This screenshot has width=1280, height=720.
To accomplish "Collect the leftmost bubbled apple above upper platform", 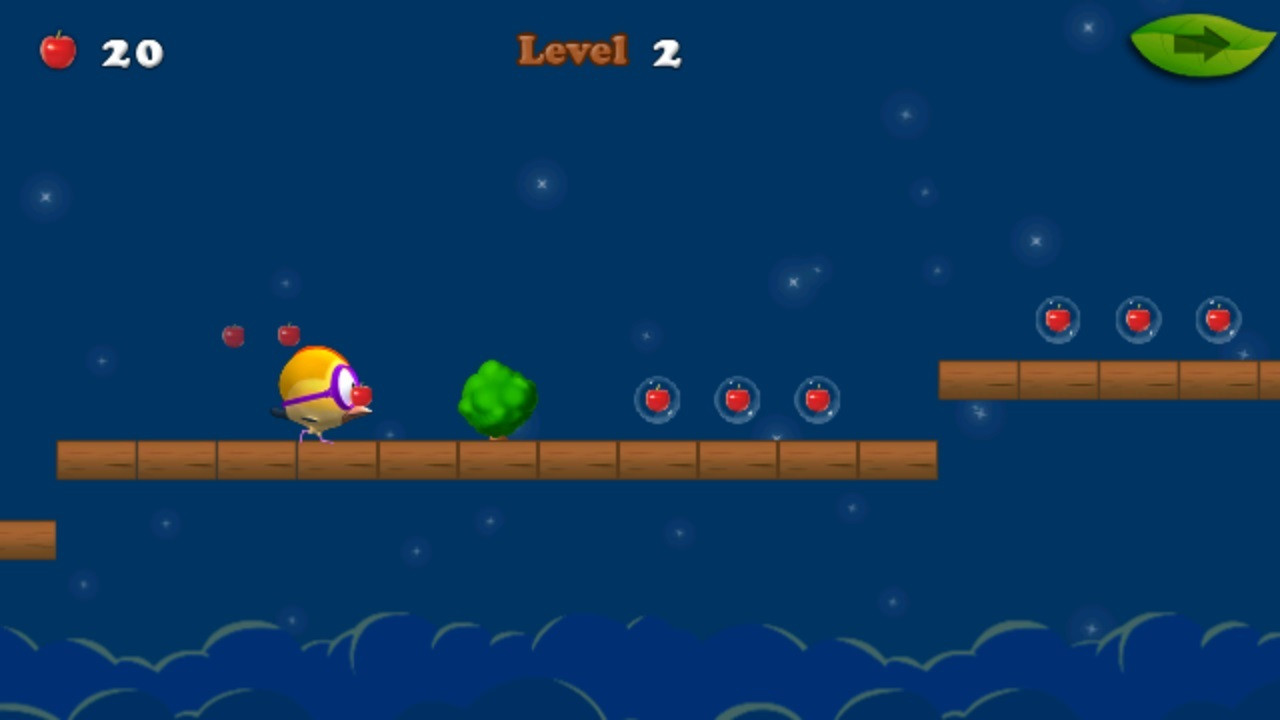I will (x=1058, y=319).
